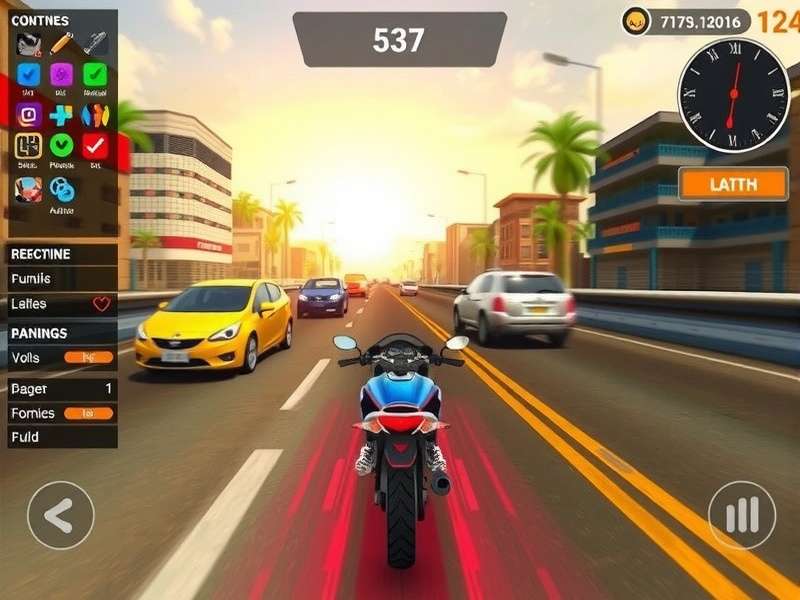
Task: Toggle the blue checkmark icon
Action: click(x=29, y=75)
